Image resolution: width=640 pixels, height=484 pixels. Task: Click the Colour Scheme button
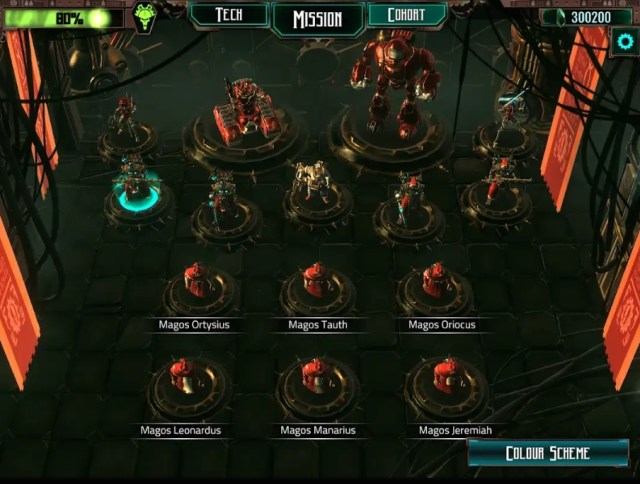click(547, 453)
